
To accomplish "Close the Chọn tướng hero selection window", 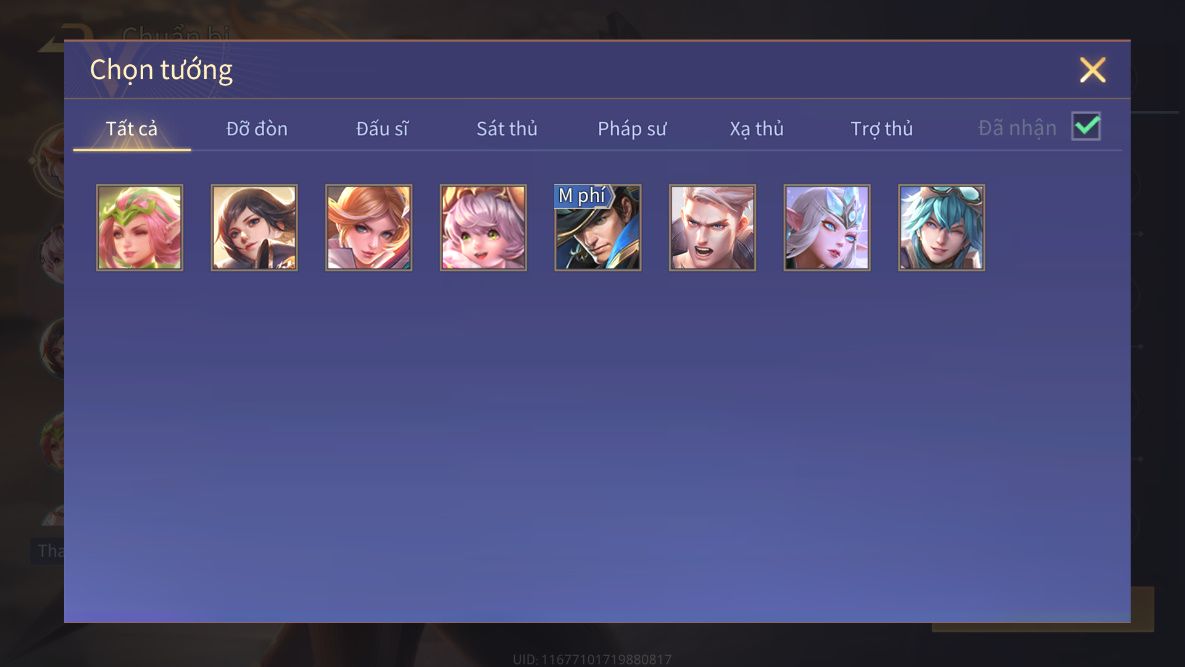I will pos(1092,70).
